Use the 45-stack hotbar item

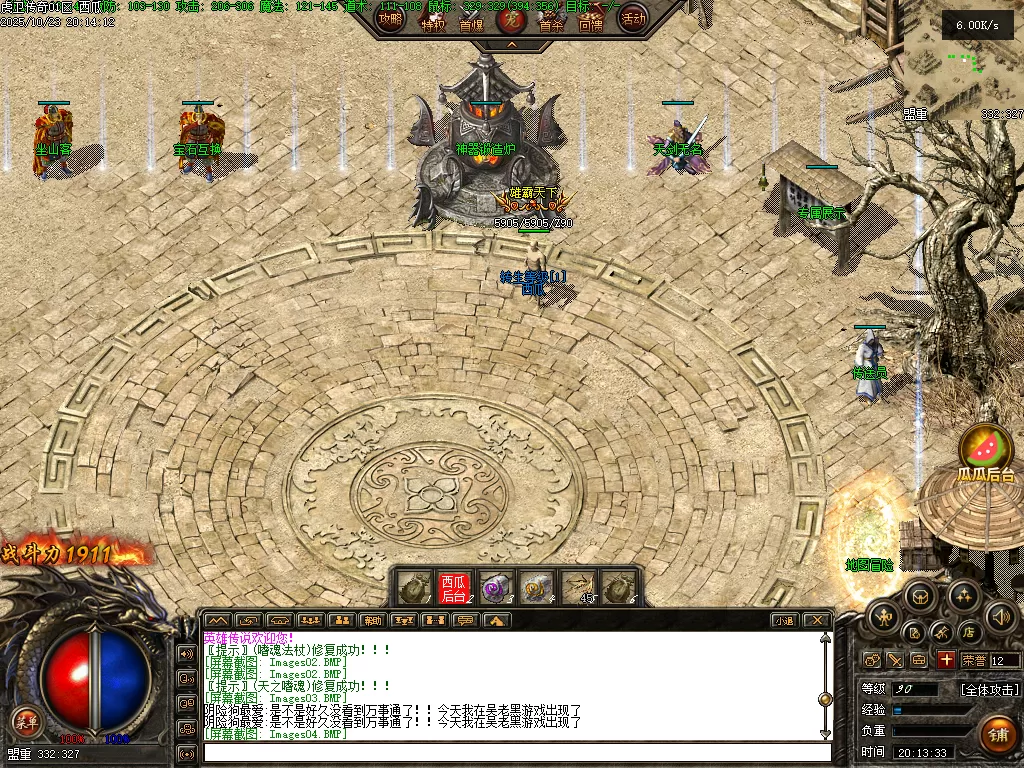point(579,587)
